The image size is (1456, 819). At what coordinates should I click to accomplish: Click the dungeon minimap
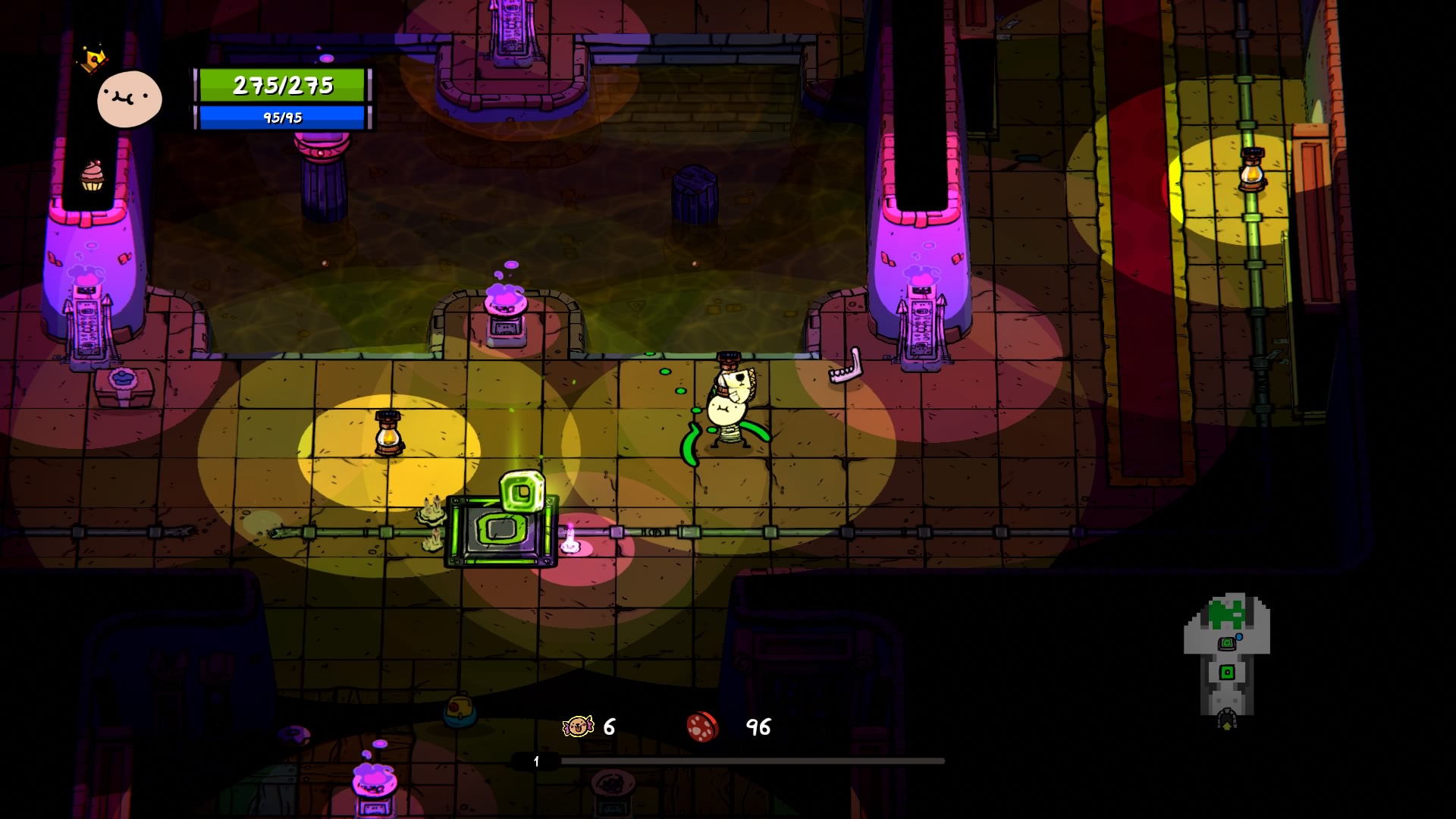click(x=1226, y=660)
